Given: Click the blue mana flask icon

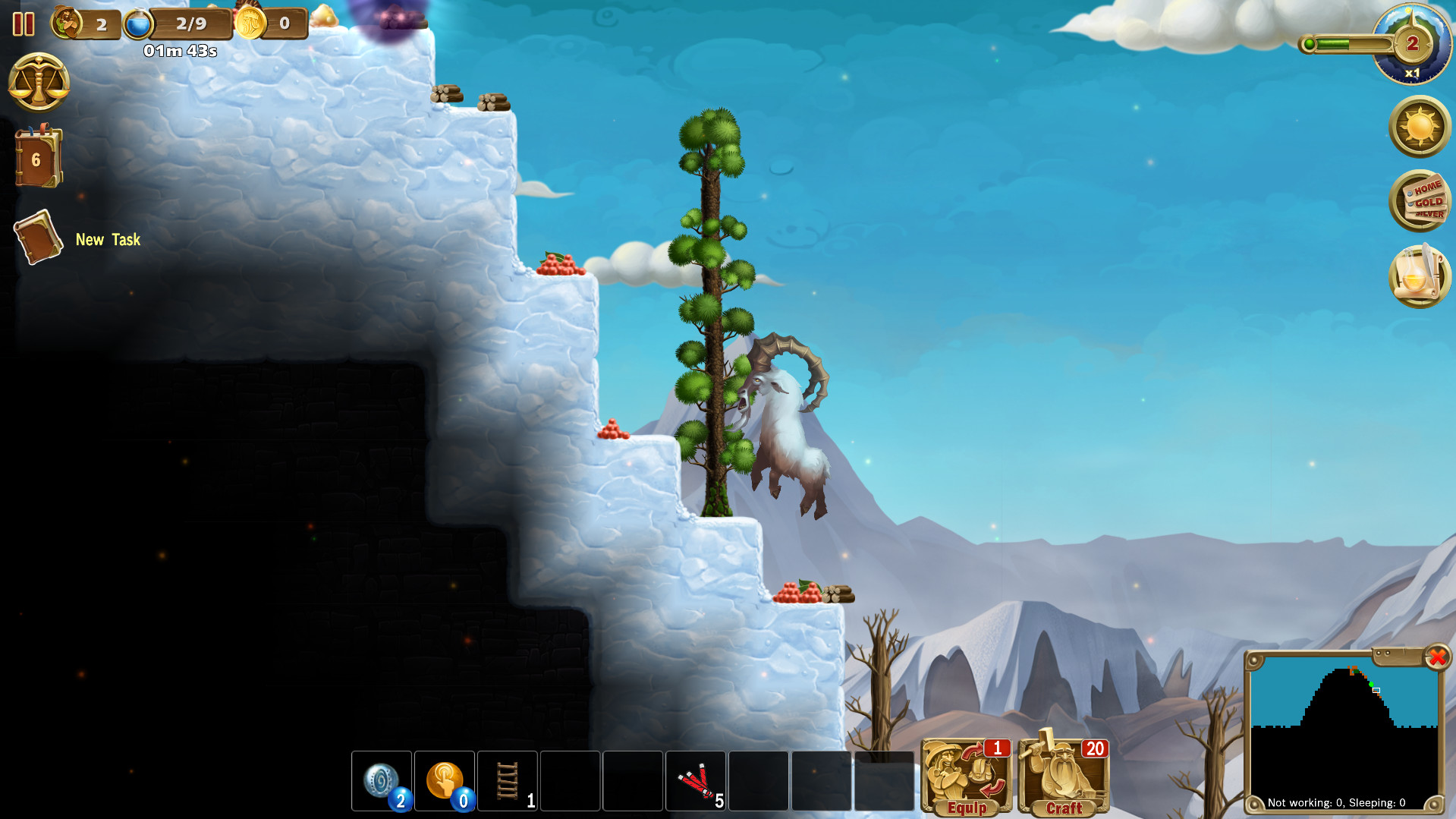Looking at the screenshot, I should pos(137,24).
